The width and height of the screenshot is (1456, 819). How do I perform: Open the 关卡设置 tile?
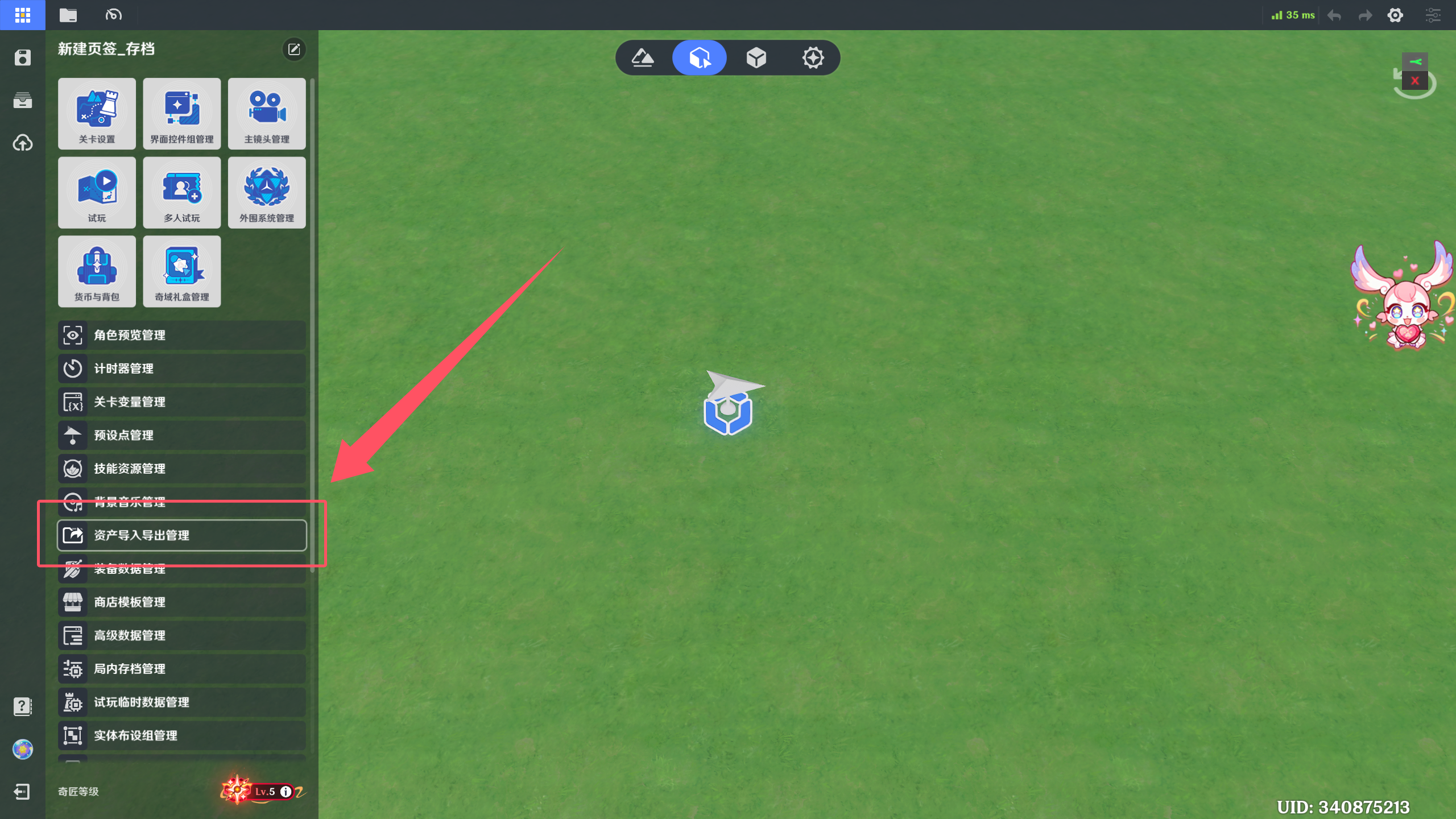pos(97,113)
